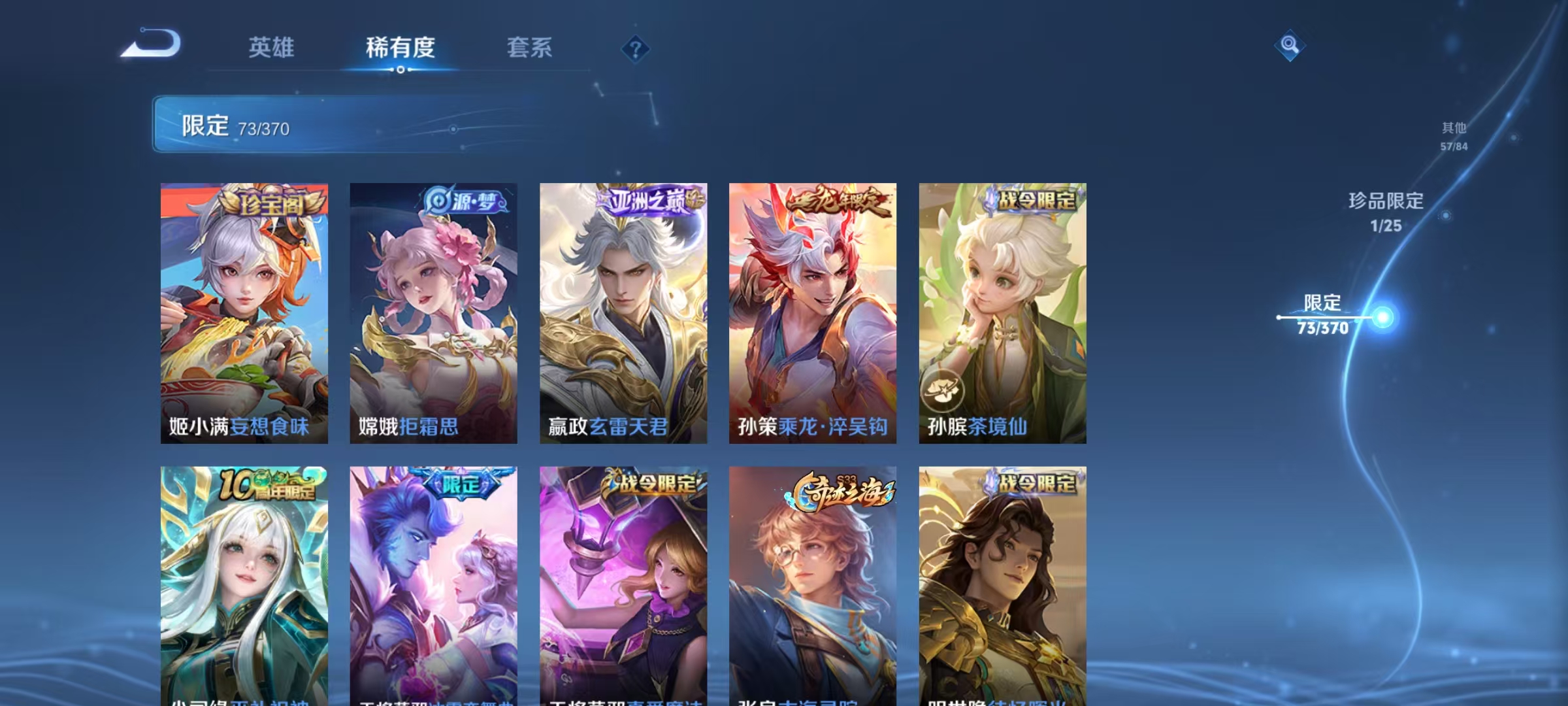Switch to the 英雄 tab

[272, 48]
